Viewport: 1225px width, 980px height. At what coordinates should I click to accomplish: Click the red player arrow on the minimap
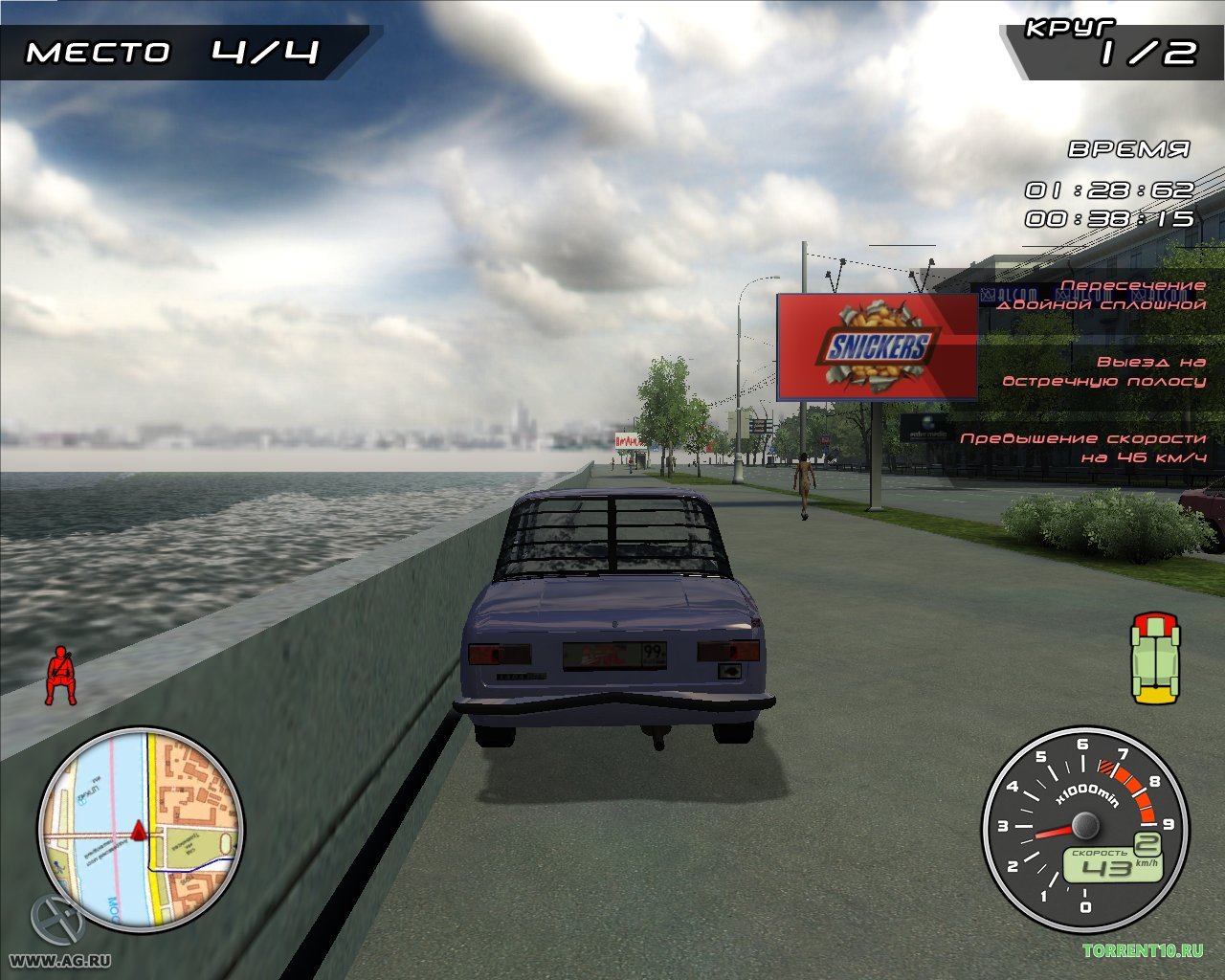coord(139,831)
